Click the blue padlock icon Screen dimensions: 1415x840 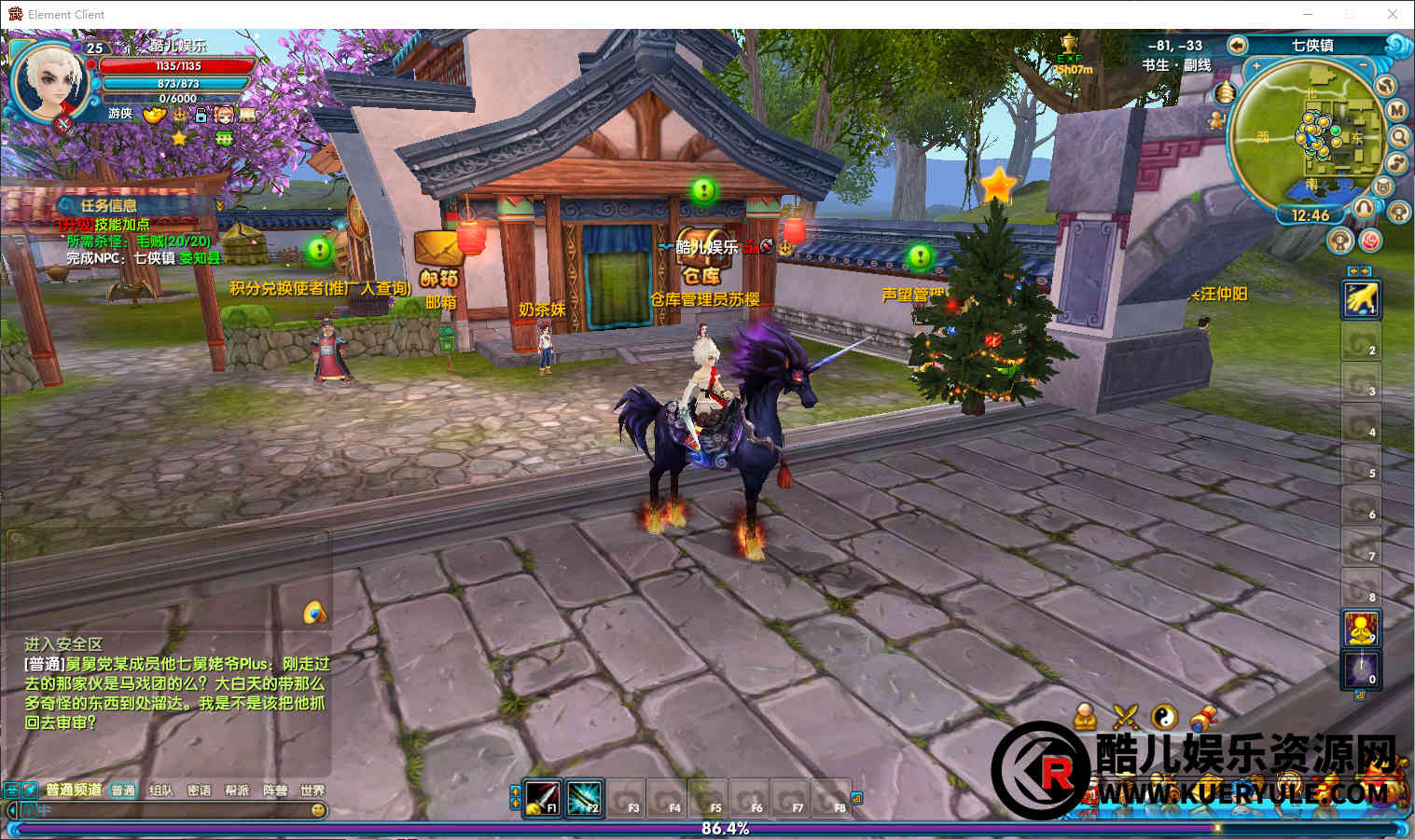[x=200, y=115]
